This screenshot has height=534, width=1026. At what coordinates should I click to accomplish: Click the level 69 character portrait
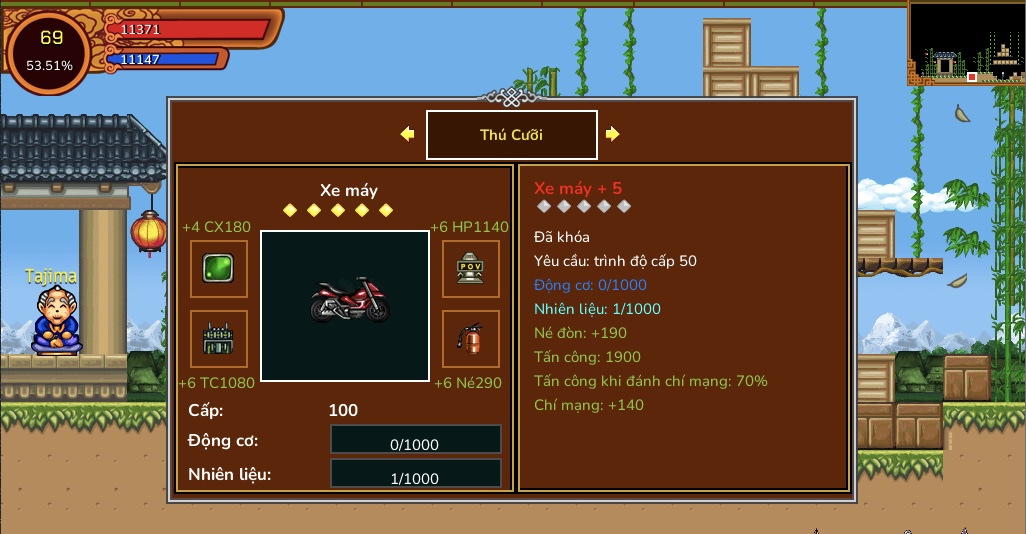tap(50, 50)
